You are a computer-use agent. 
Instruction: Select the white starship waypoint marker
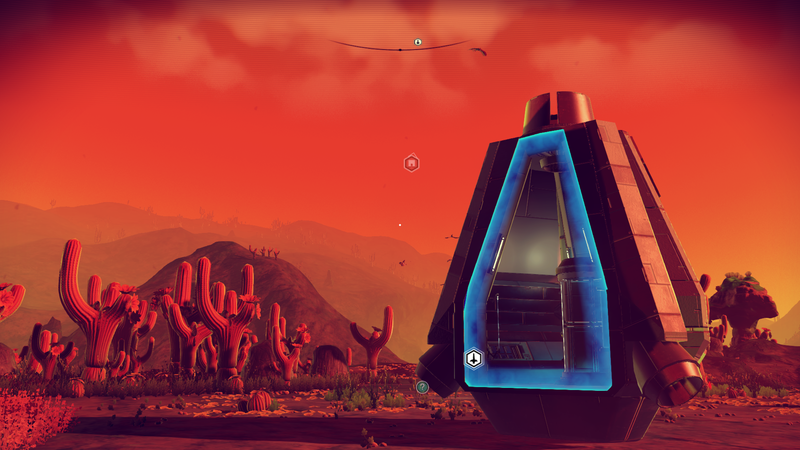click(474, 358)
